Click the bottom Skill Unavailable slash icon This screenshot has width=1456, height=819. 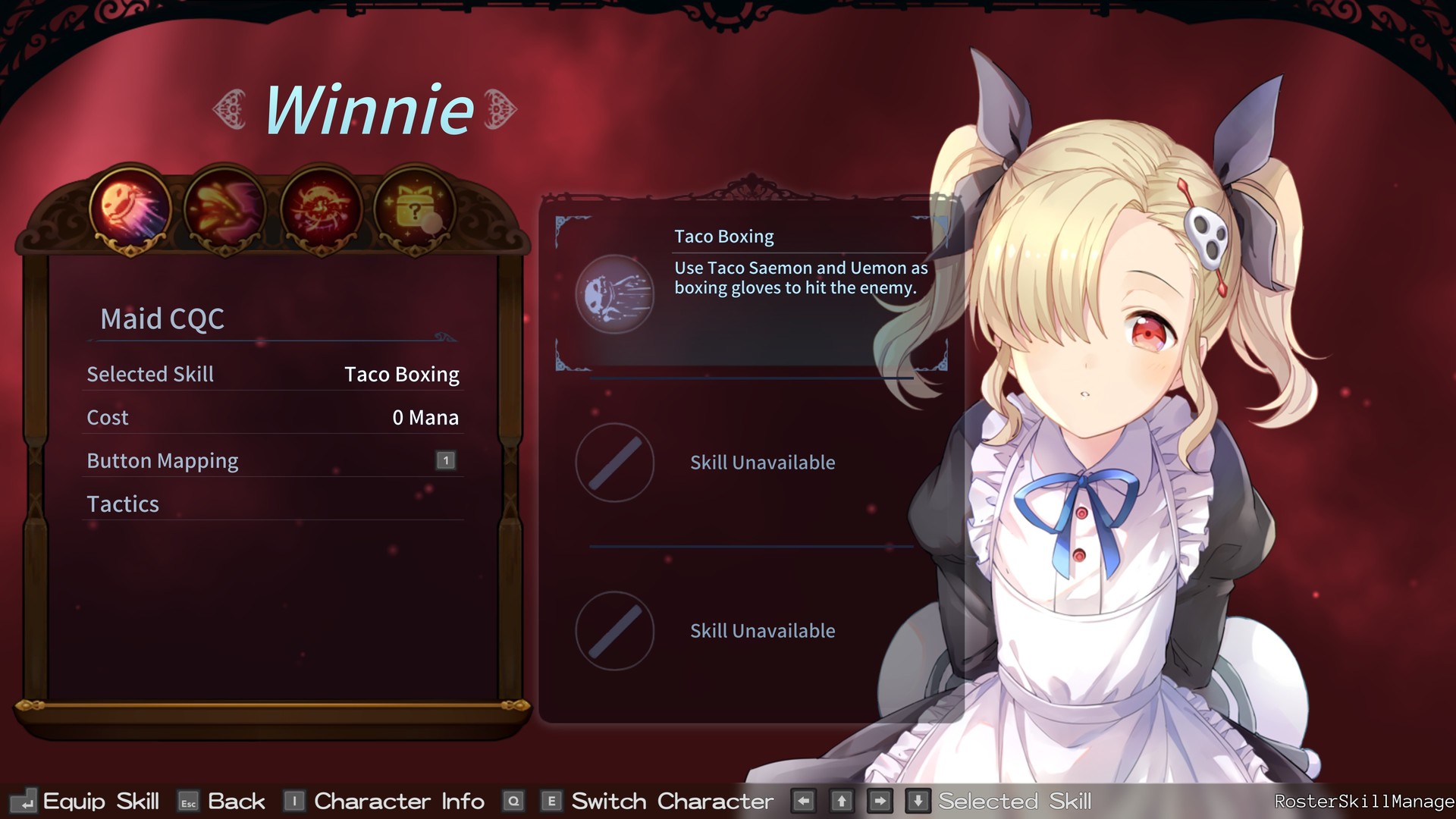[614, 632]
